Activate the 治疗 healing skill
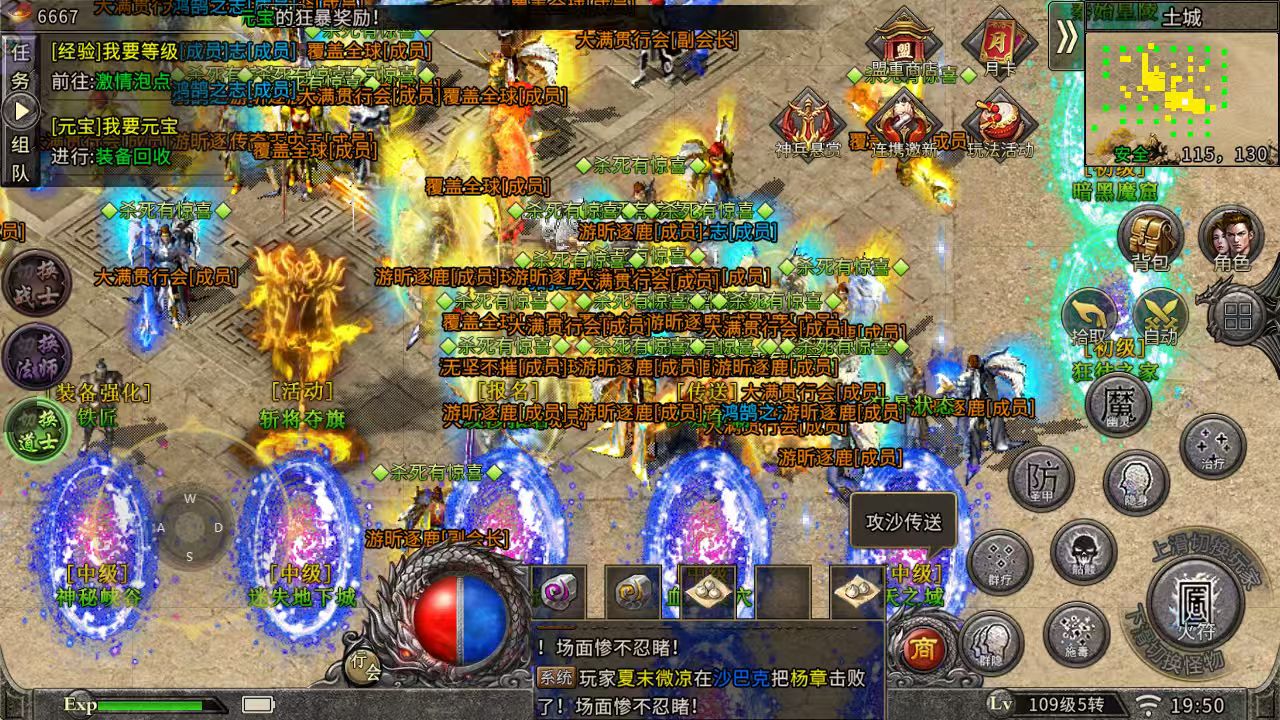This screenshot has height=720, width=1280. coord(1212,446)
